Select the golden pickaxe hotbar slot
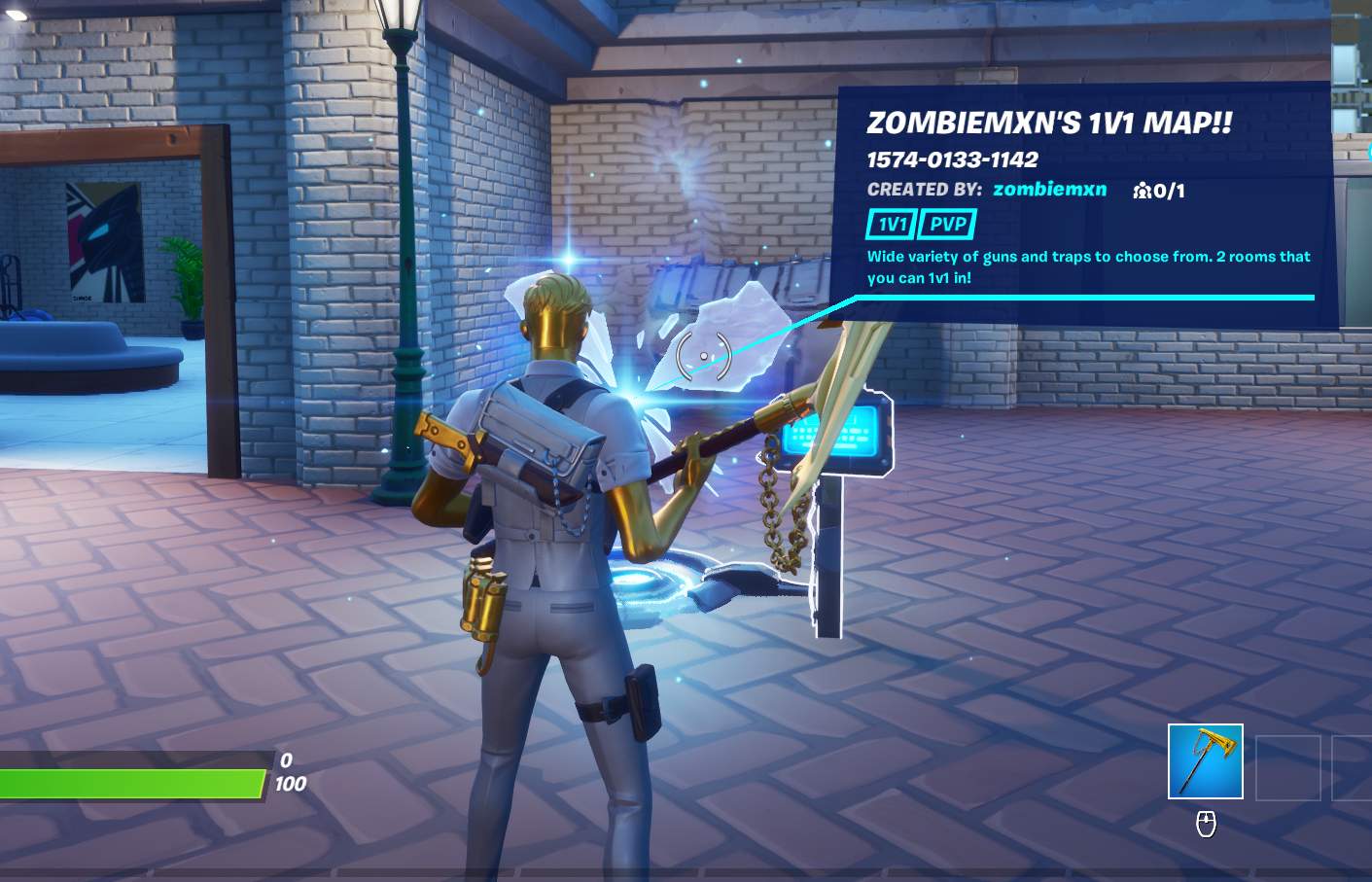Screen dimensions: 1372x882 1205,761
